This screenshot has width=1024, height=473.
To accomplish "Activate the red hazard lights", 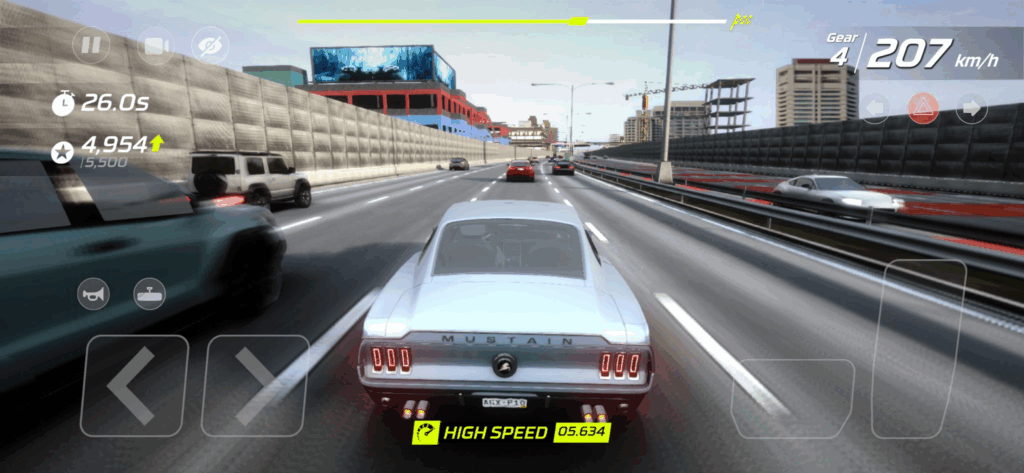I will click(922, 108).
